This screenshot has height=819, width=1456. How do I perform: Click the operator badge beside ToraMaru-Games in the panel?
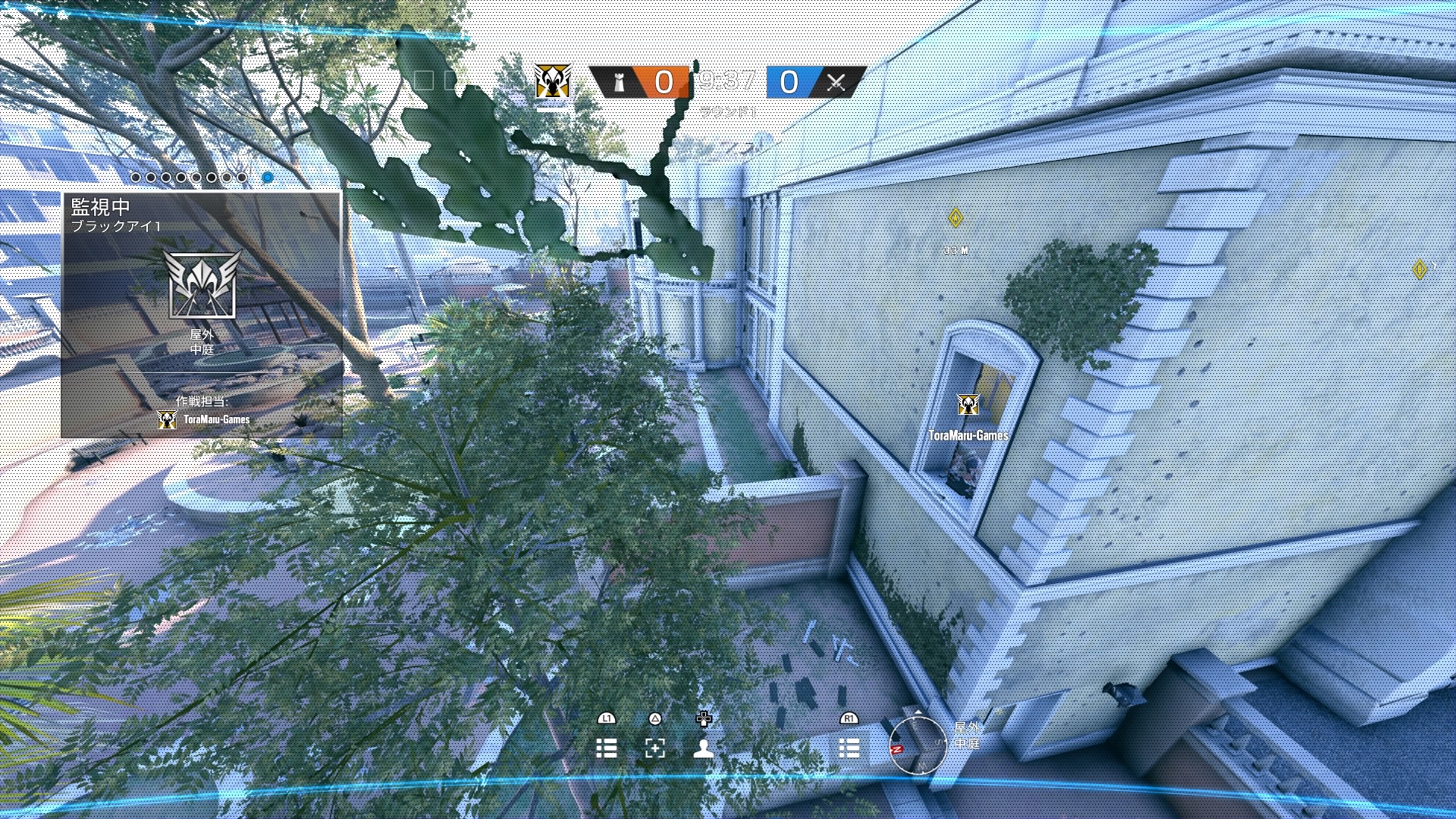point(166,419)
